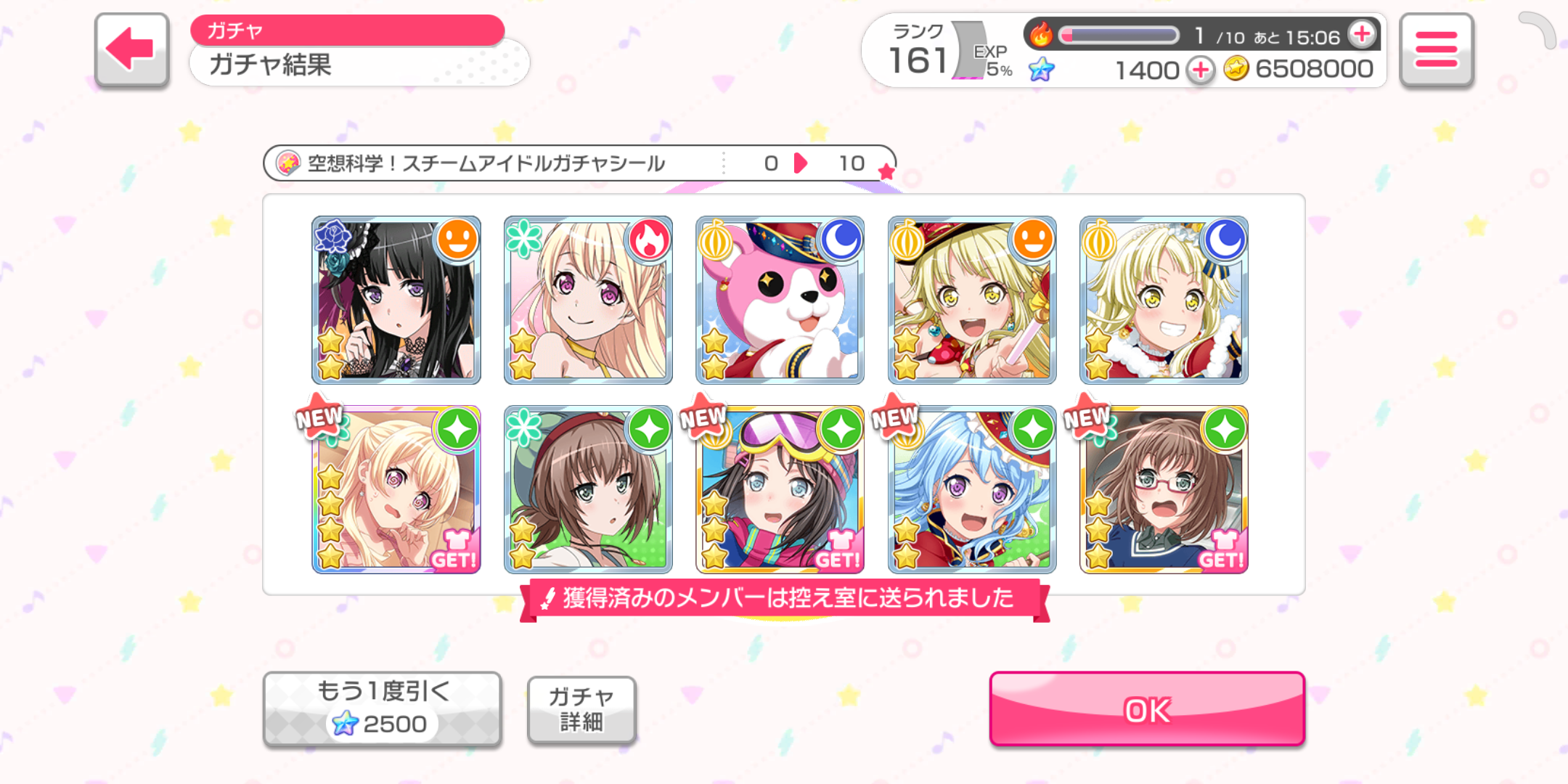Select the pink bear mascot card
Image resolution: width=1568 pixels, height=784 pixels.
[780, 300]
